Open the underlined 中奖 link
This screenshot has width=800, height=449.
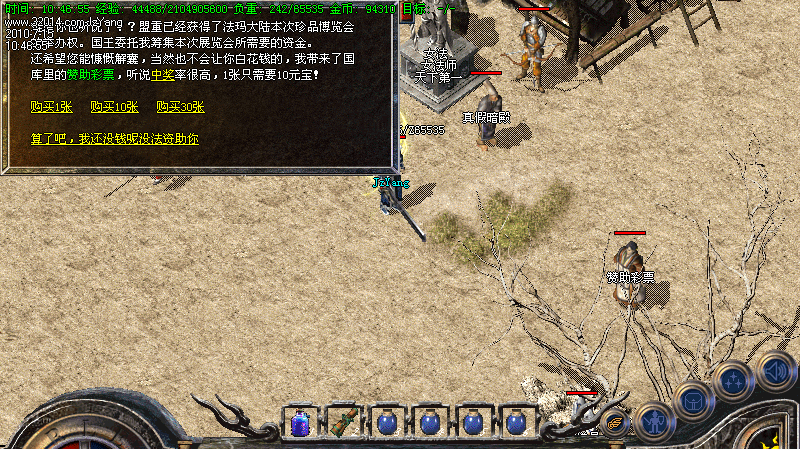click(162, 75)
